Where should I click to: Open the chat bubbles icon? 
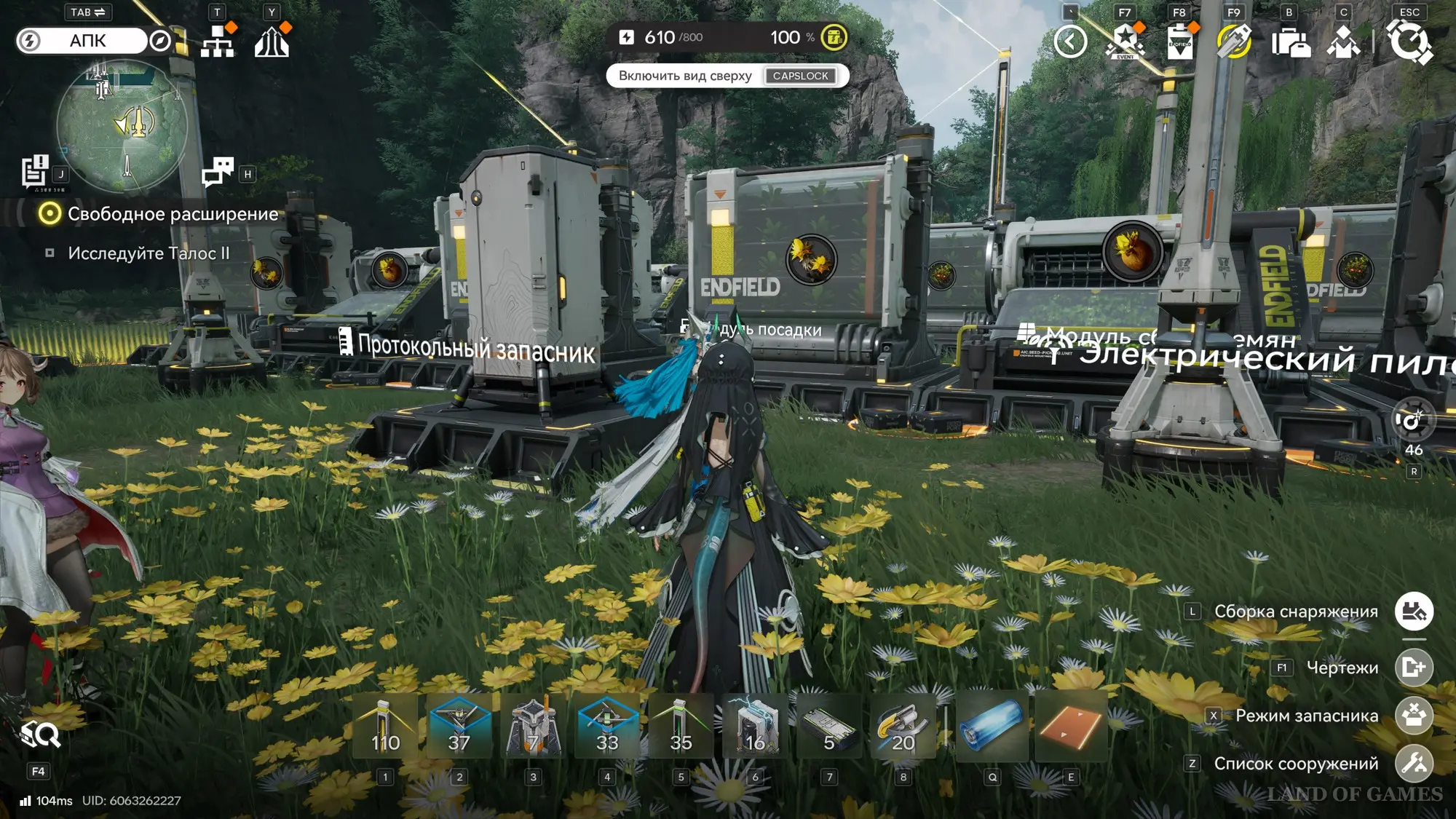(218, 172)
